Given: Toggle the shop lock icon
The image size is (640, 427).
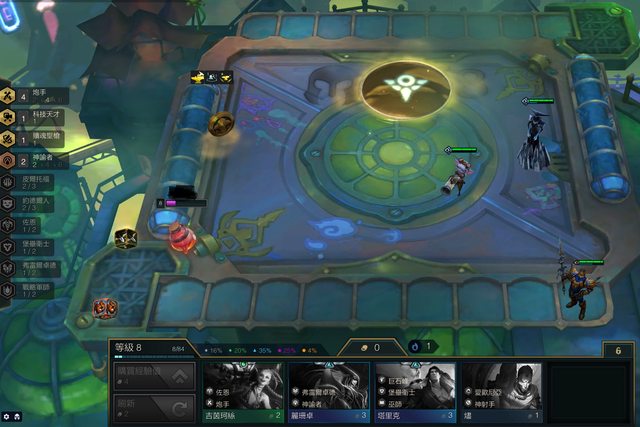Looking at the screenshot, I should pos(619,350).
